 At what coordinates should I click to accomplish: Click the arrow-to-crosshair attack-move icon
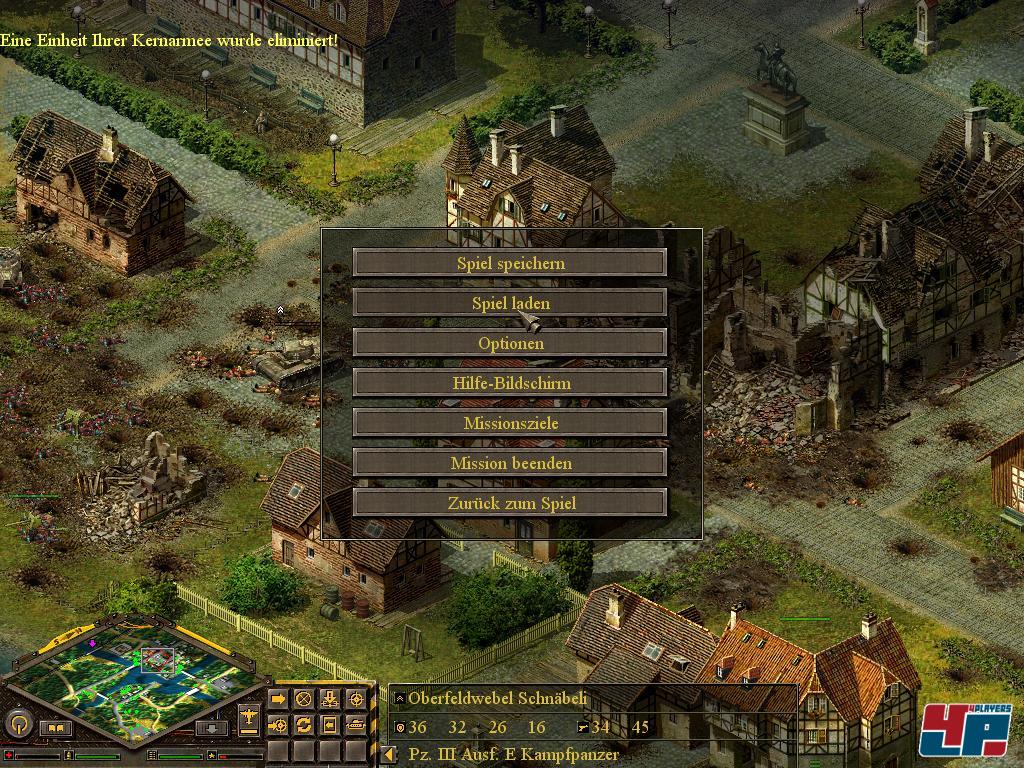point(277,724)
